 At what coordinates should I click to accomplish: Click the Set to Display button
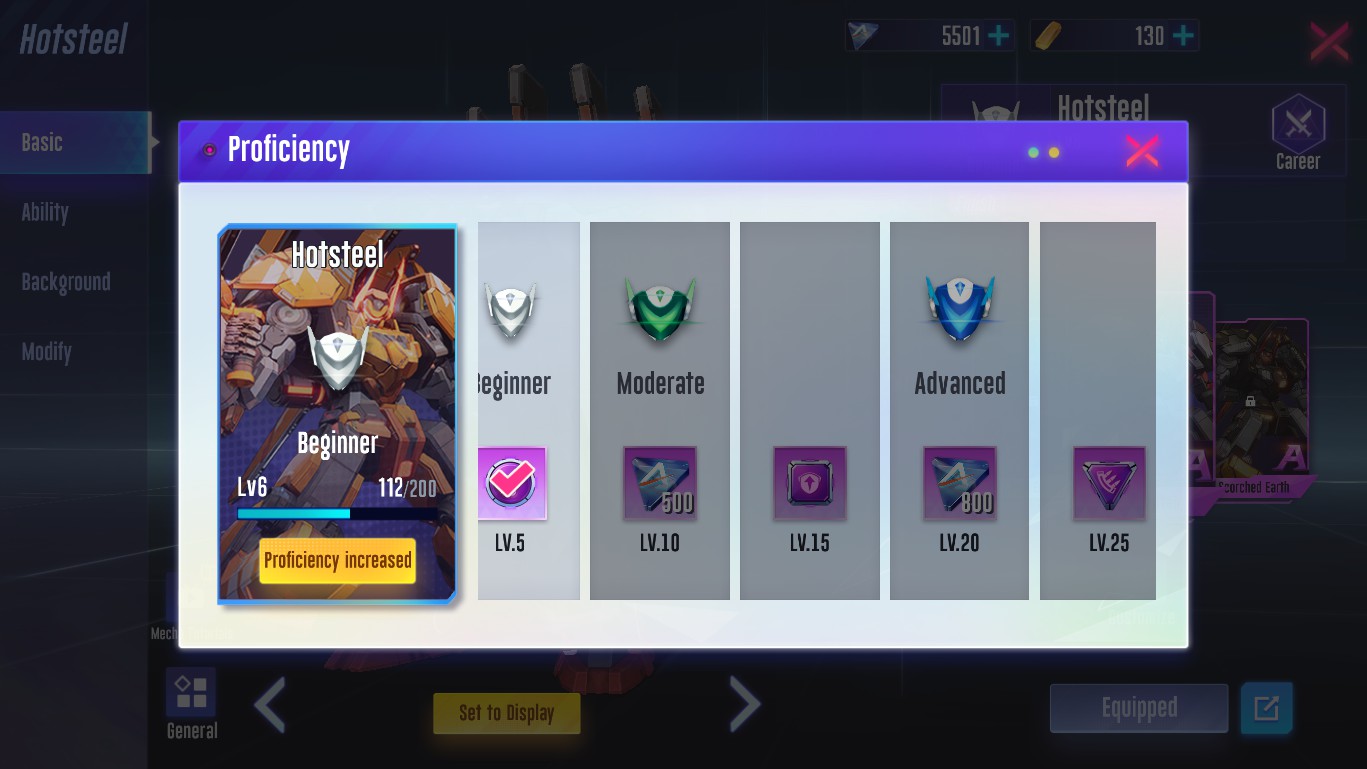point(506,713)
